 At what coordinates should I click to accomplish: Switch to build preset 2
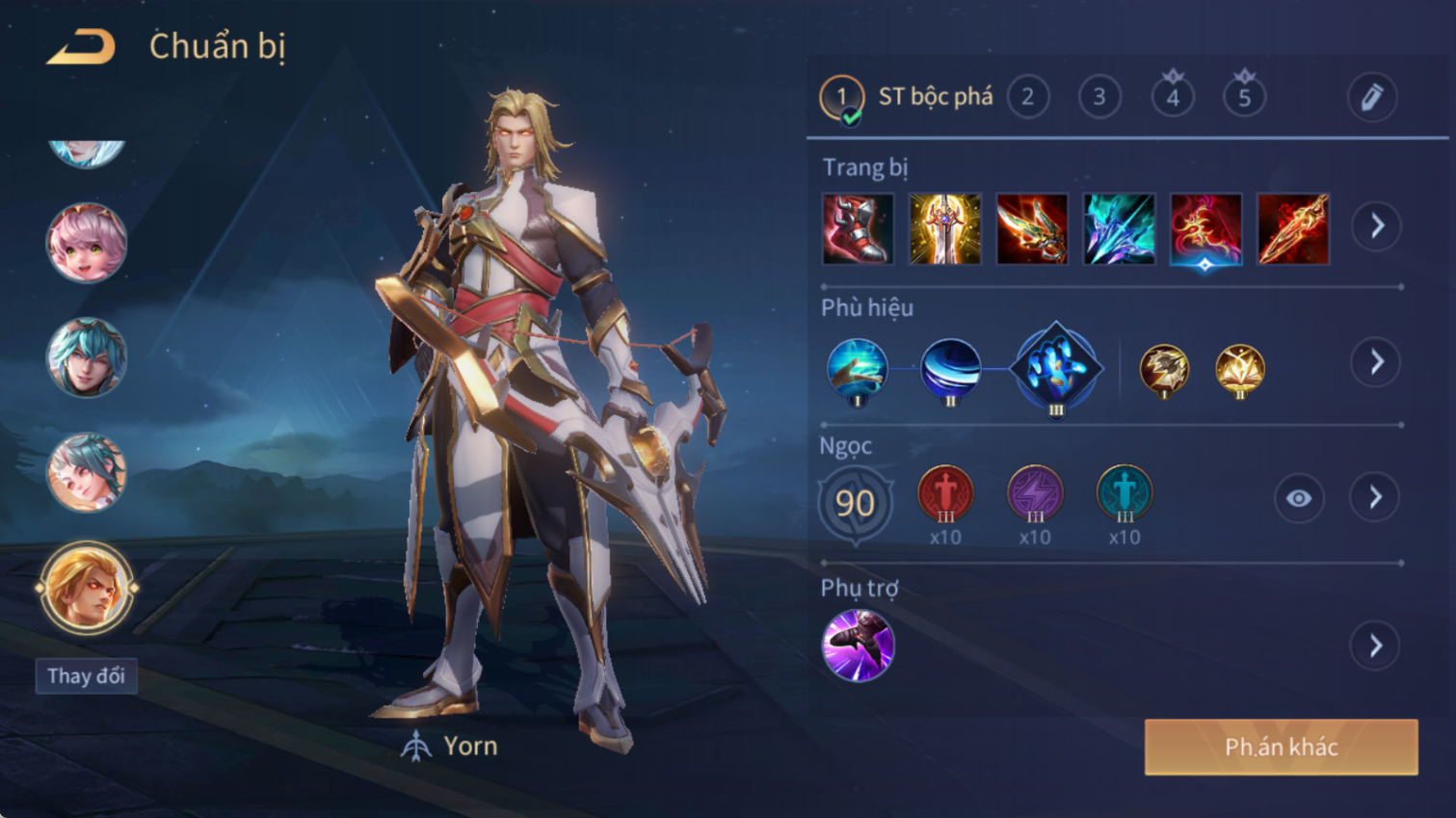point(1027,97)
